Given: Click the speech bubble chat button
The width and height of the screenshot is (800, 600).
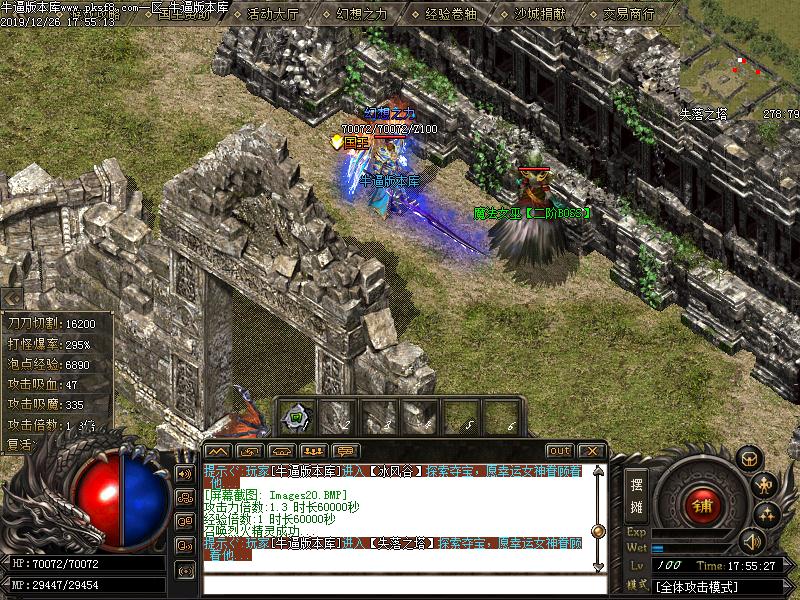Looking at the screenshot, I should pos(346,451).
